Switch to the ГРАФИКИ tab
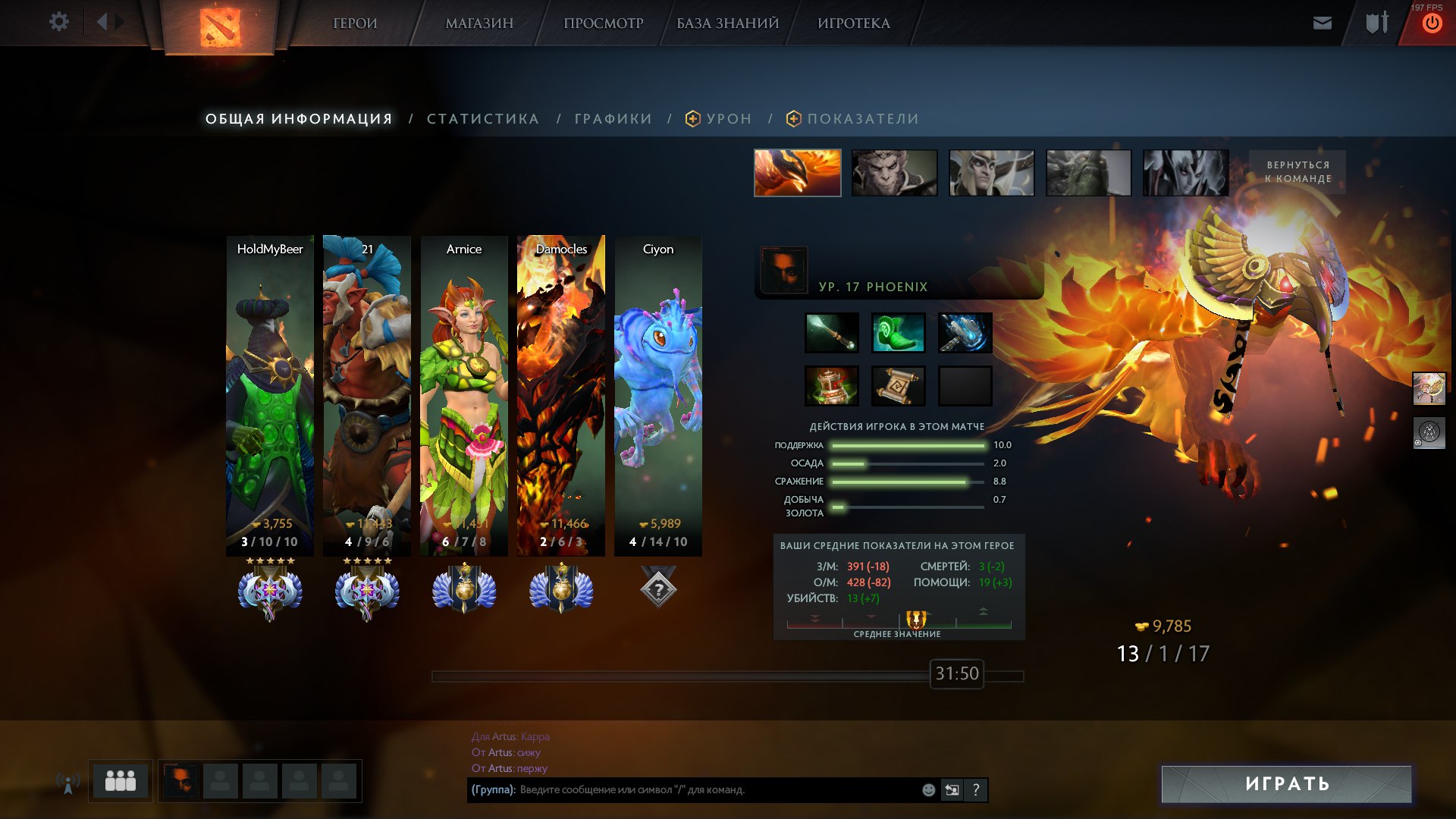The height and width of the screenshot is (819, 1456). tap(613, 119)
